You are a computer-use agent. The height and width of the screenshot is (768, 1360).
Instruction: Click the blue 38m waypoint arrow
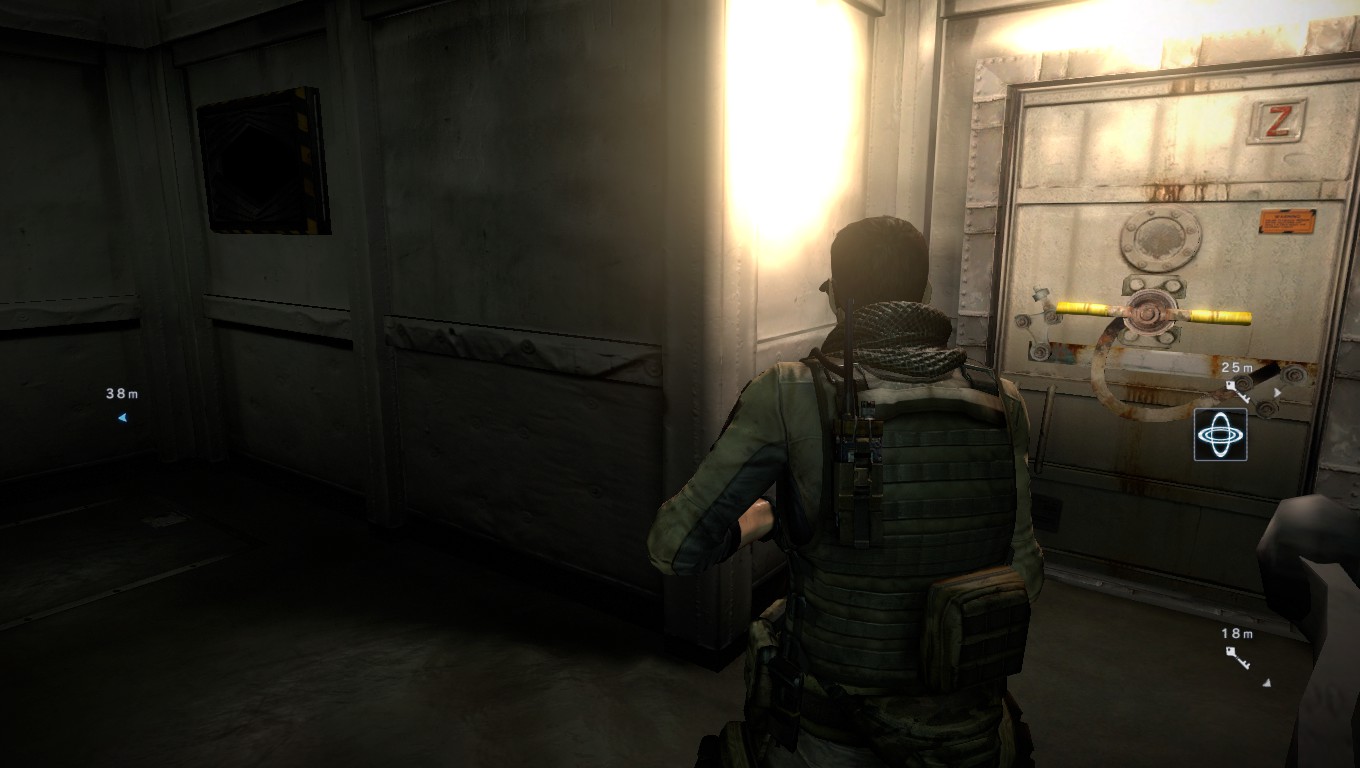pos(122,417)
